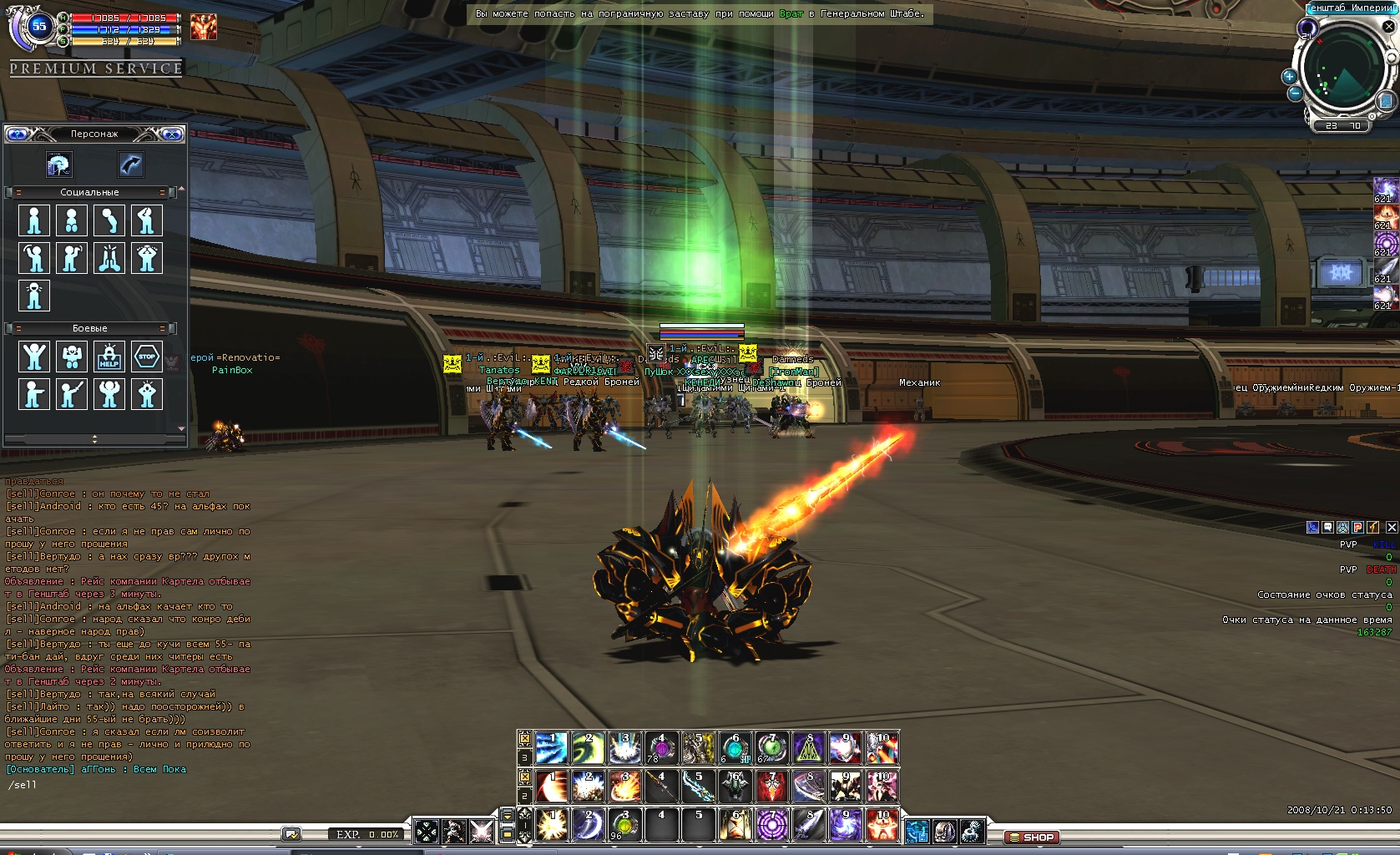Collapse the Социальные section header
The image size is (1400, 855).
[x=89, y=192]
